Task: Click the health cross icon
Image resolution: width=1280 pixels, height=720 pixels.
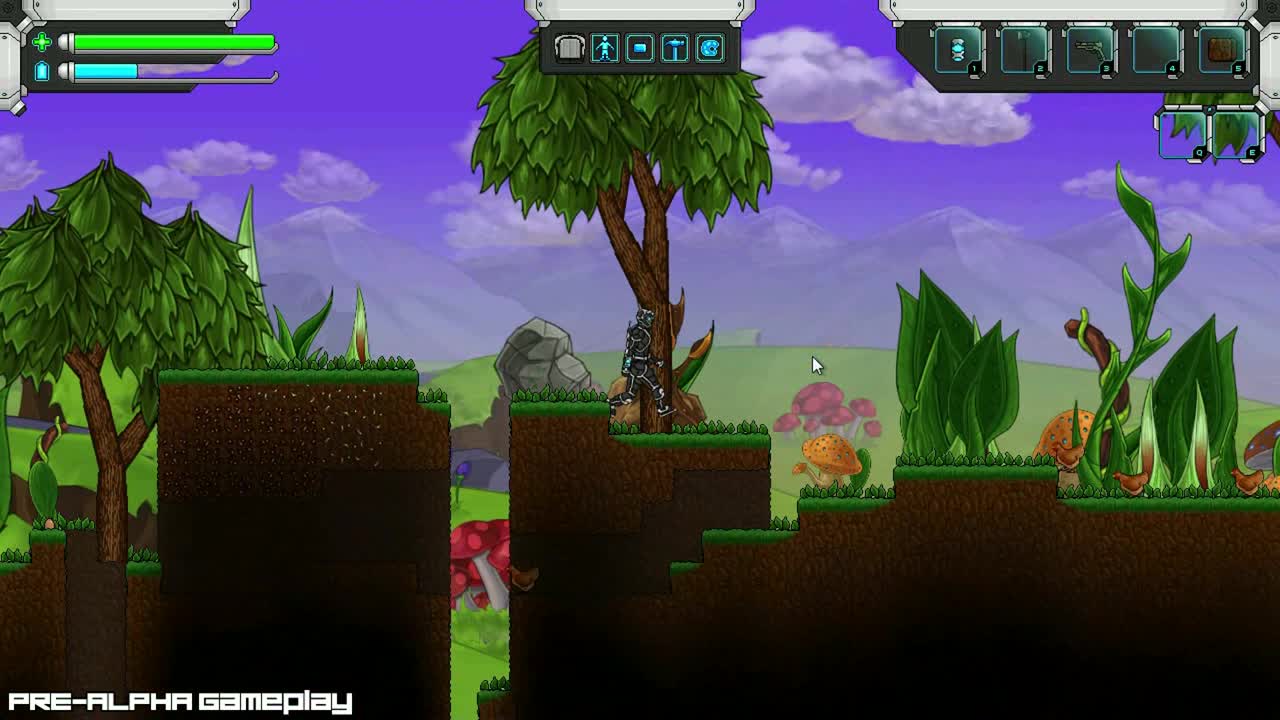Action: coord(41,43)
